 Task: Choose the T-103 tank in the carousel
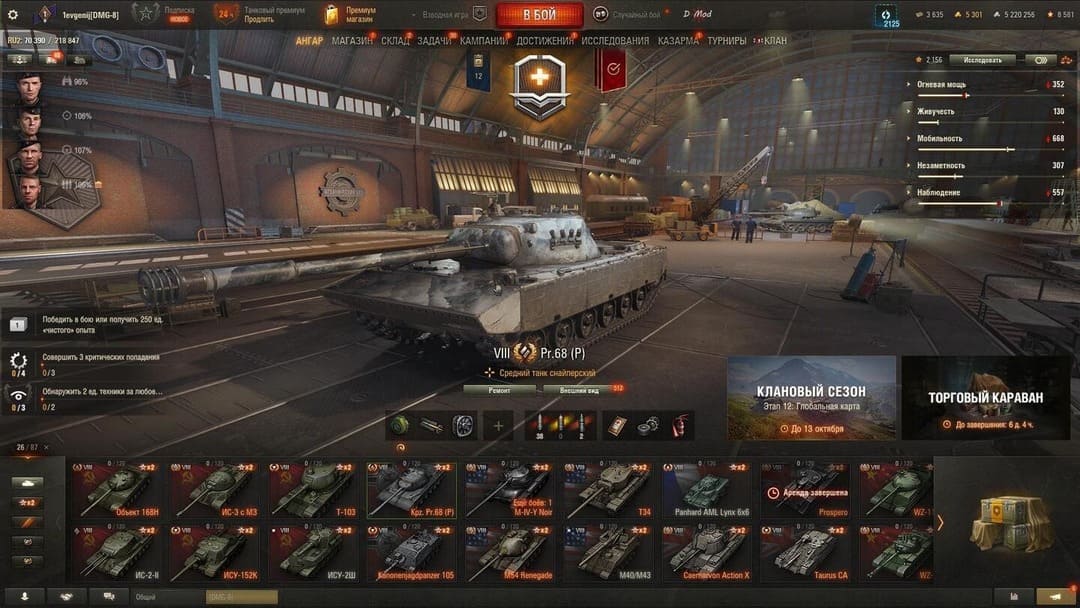click(313, 490)
